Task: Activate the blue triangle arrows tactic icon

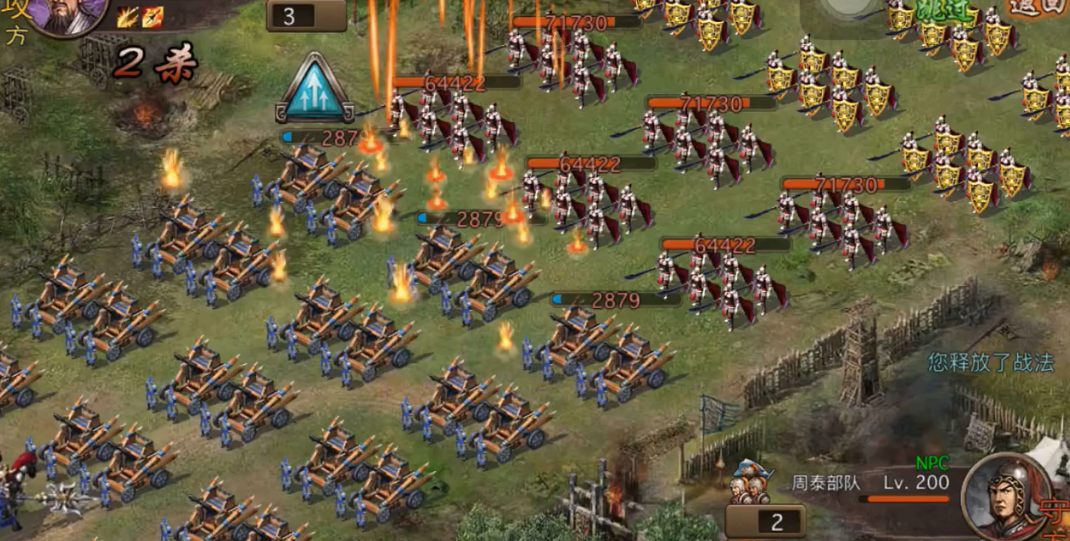Action: pos(314,90)
